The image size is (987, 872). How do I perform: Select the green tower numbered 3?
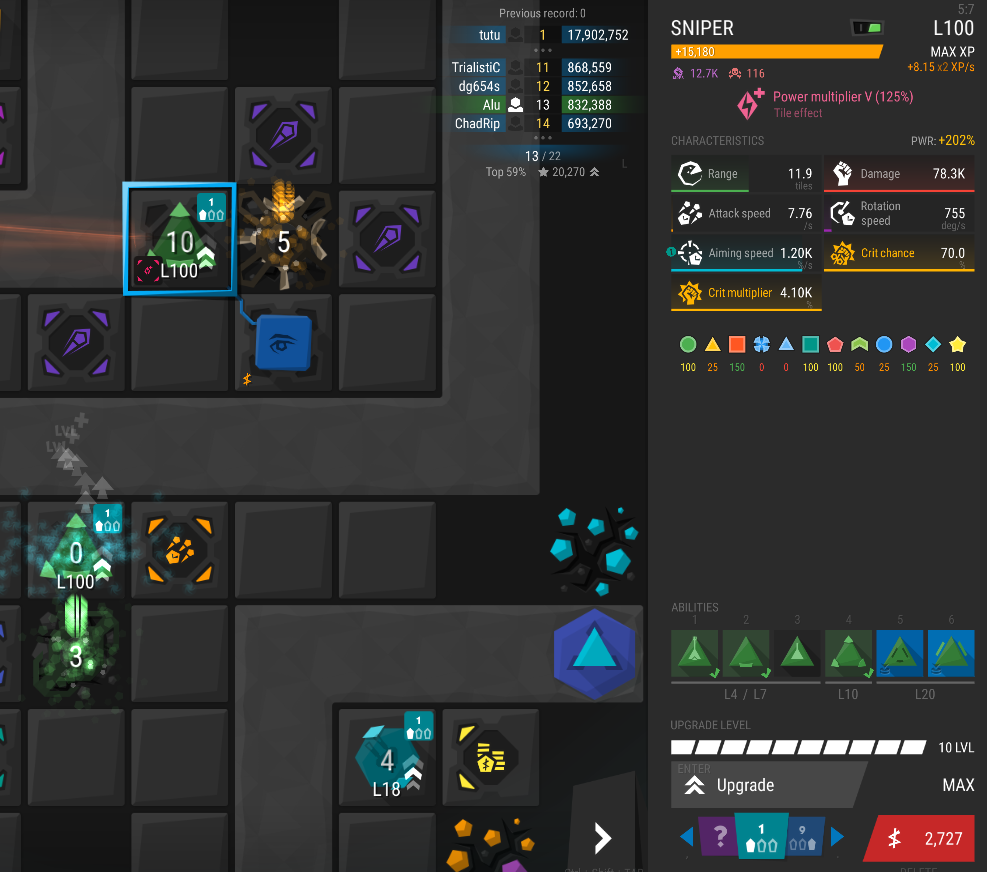(x=76, y=655)
